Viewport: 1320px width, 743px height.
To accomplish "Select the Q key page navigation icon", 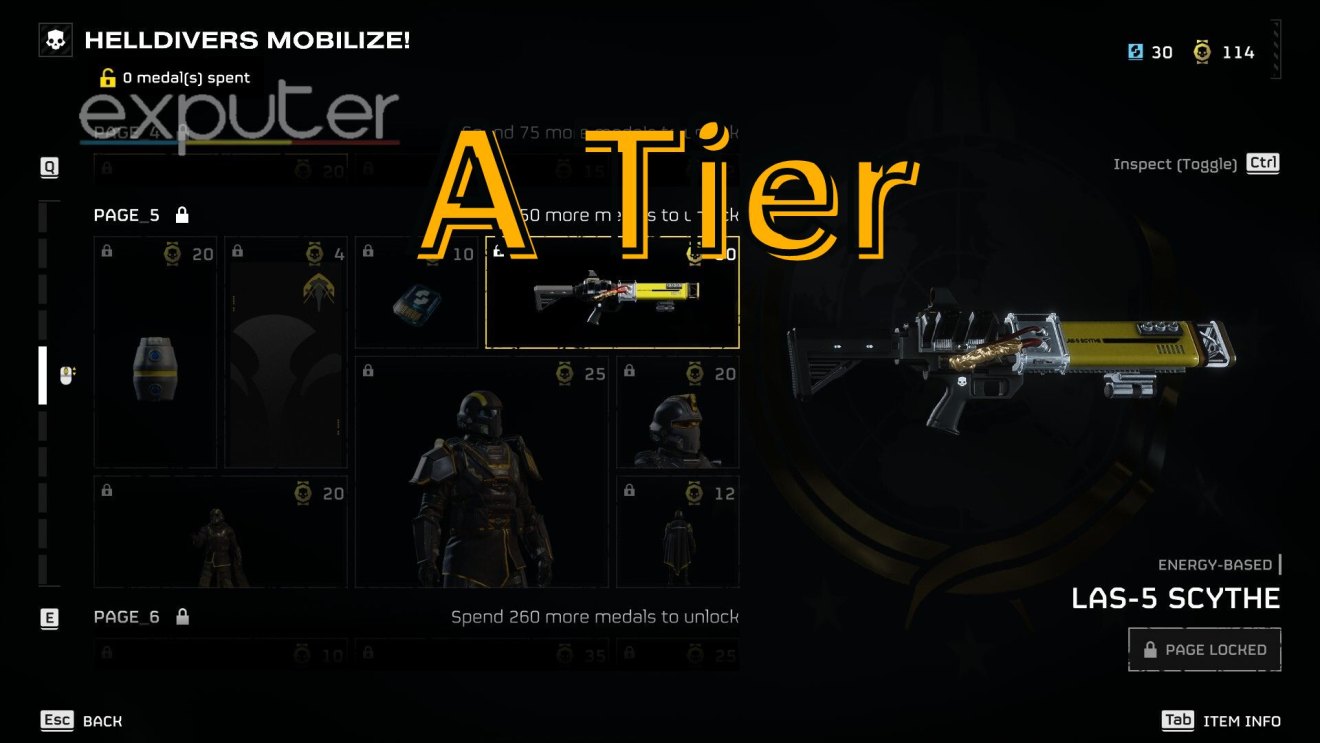I will pos(48,168).
